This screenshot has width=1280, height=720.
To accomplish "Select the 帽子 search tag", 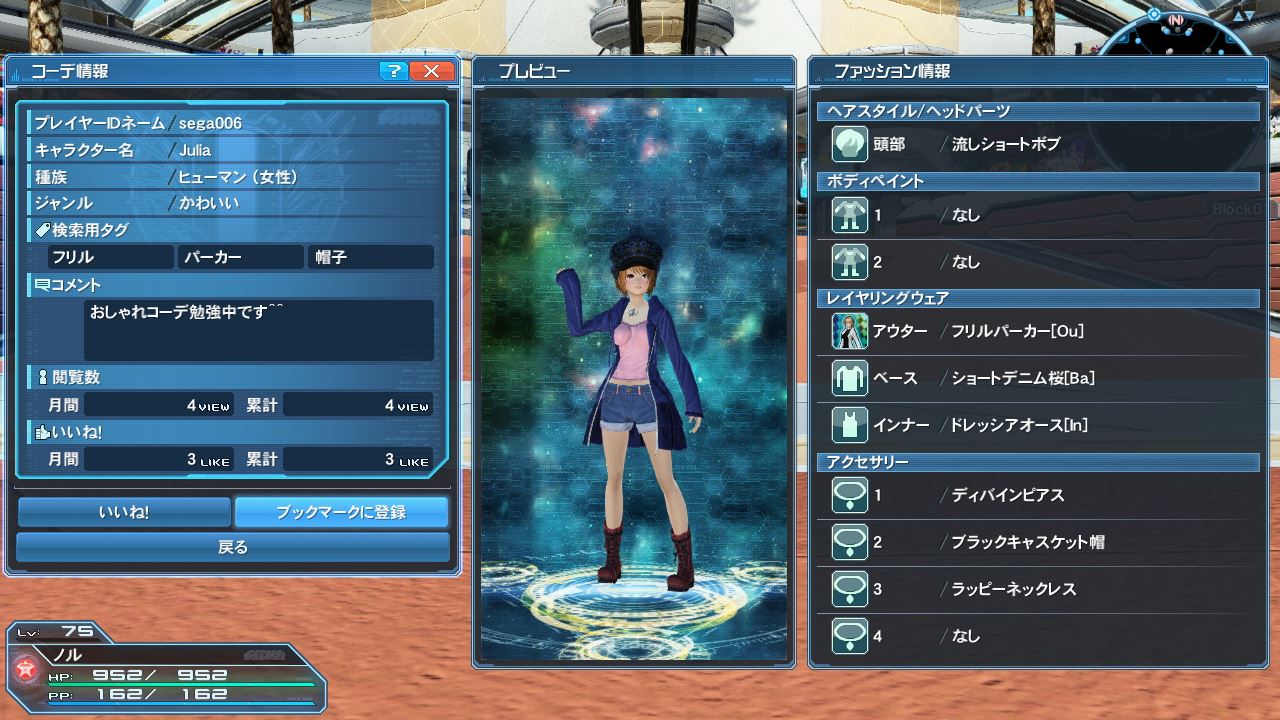I will 371,257.
